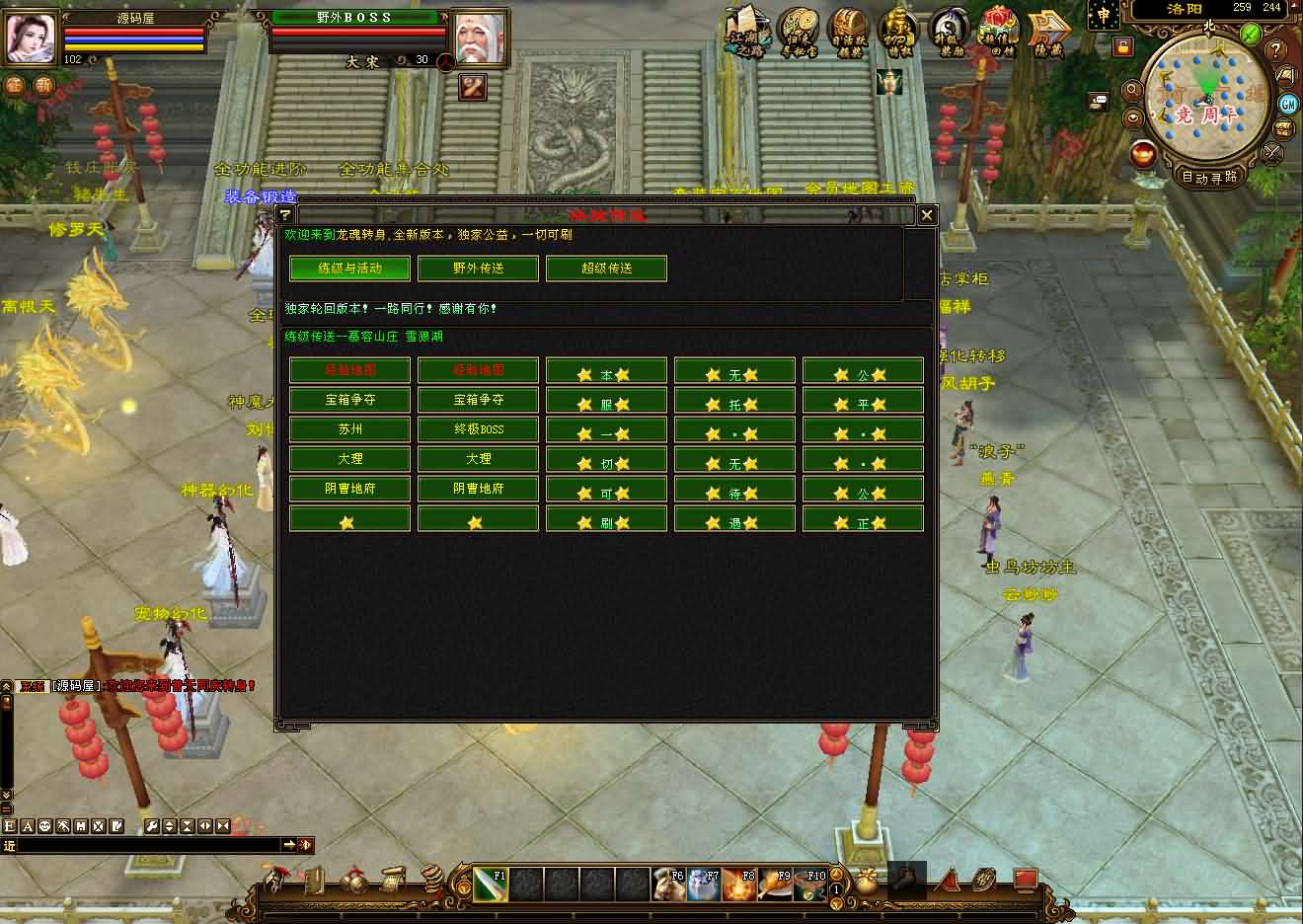Close the teleport dialog window

click(926, 214)
